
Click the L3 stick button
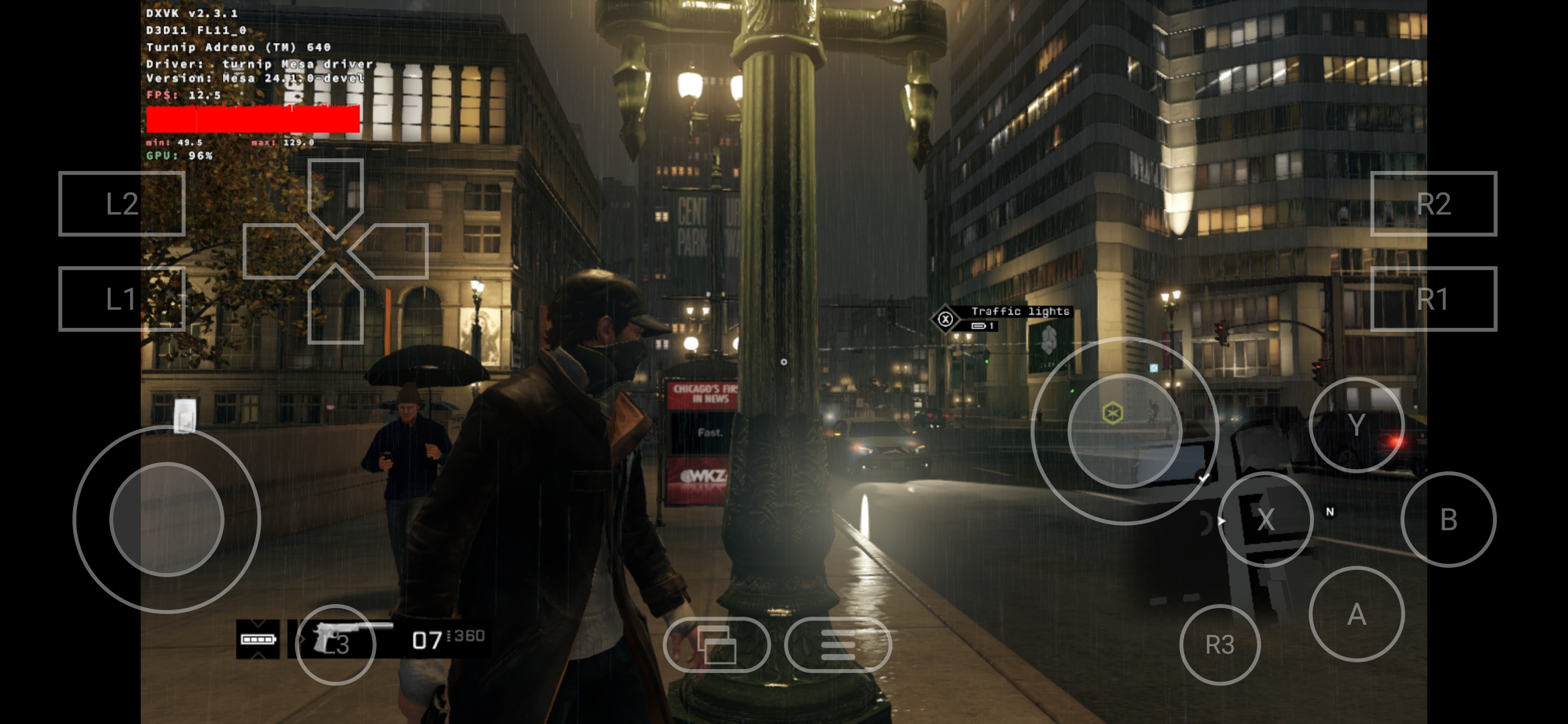point(335,645)
